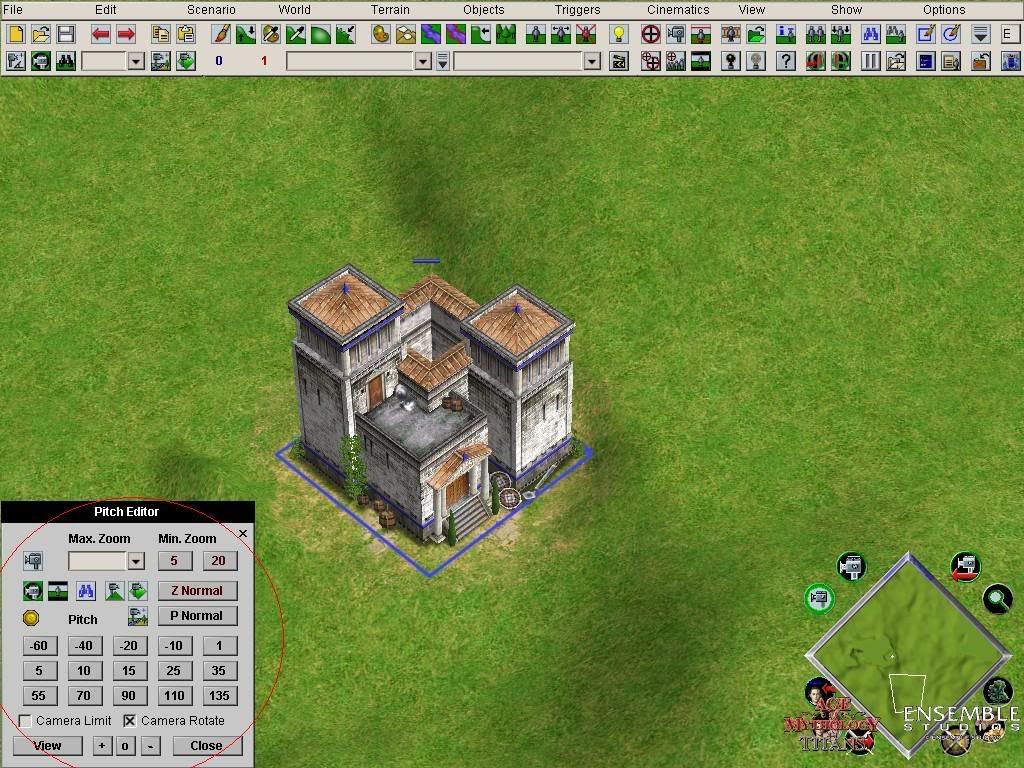Click the floppy disk save icon
This screenshot has width=1024, height=768.
[66, 35]
